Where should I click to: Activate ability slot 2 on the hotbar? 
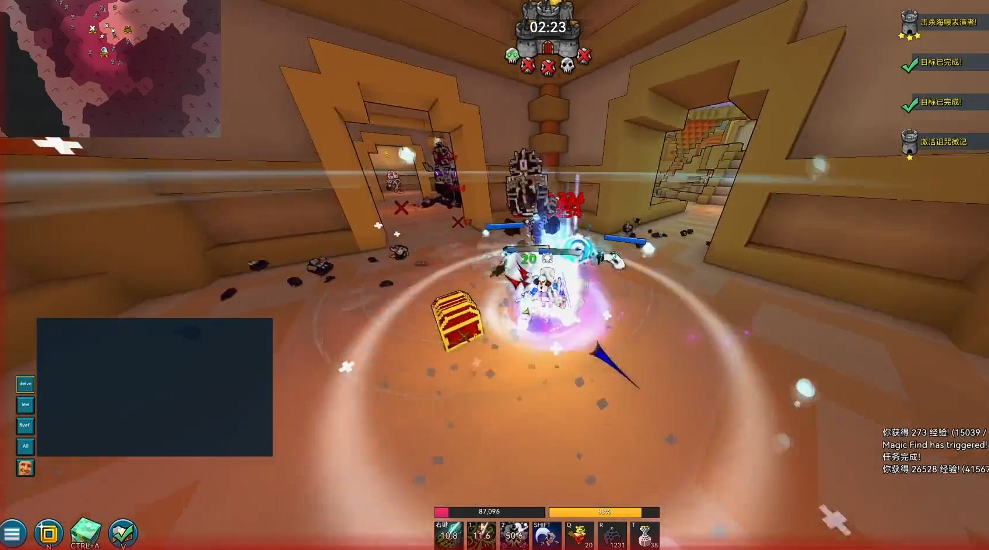pyautogui.click(x=514, y=535)
